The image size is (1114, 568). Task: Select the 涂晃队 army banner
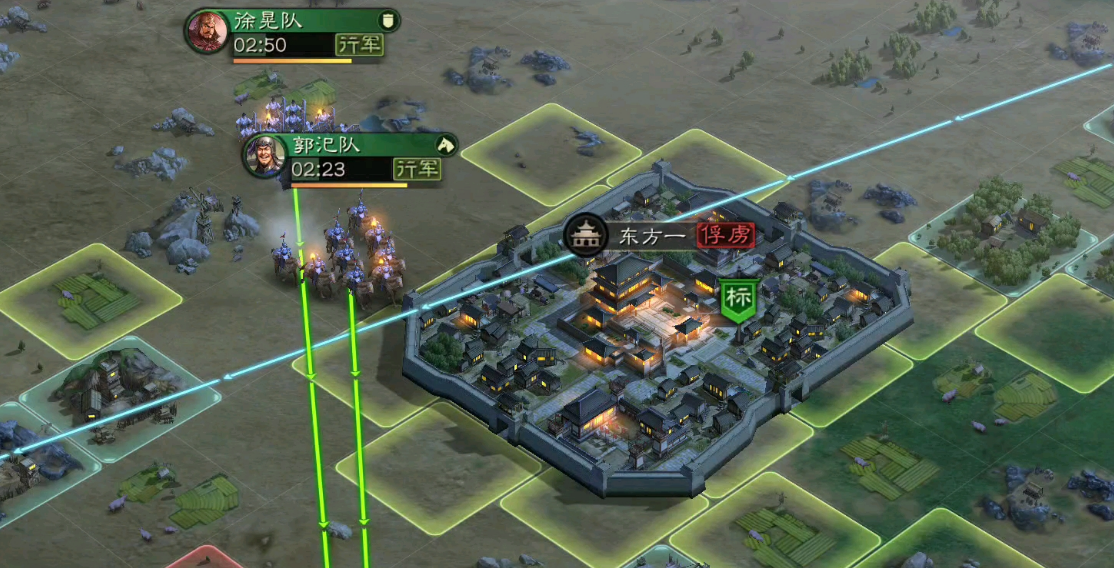293,33
